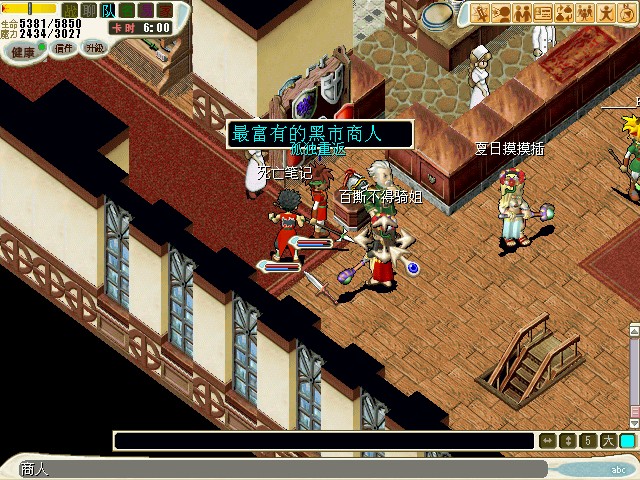This screenshot has width=640, height=480.
Task: Select the cyan chat color swatch
Action: [x=627, y=441]
